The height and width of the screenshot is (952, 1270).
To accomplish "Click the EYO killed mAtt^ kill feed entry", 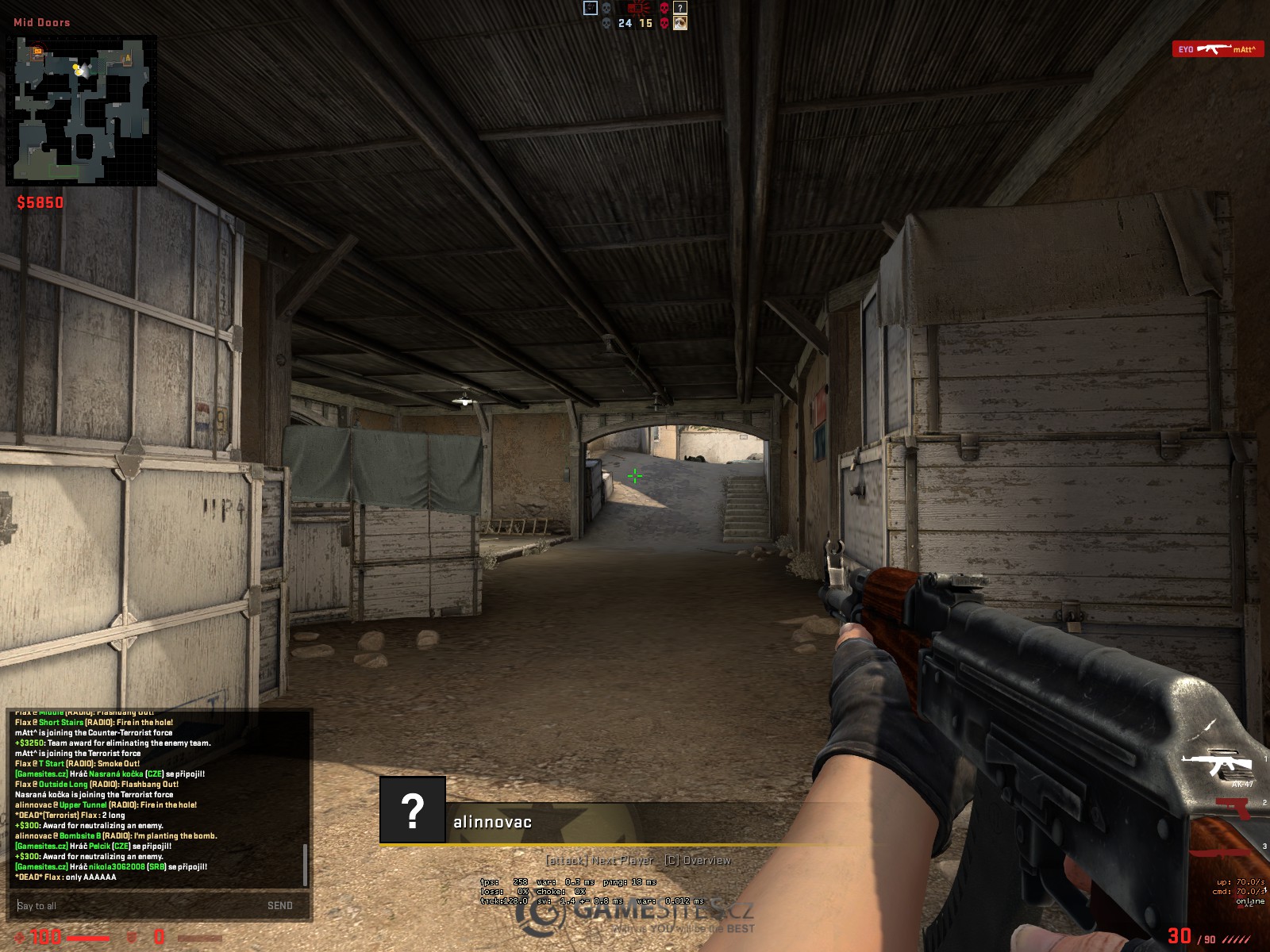I will [1218, 49].
